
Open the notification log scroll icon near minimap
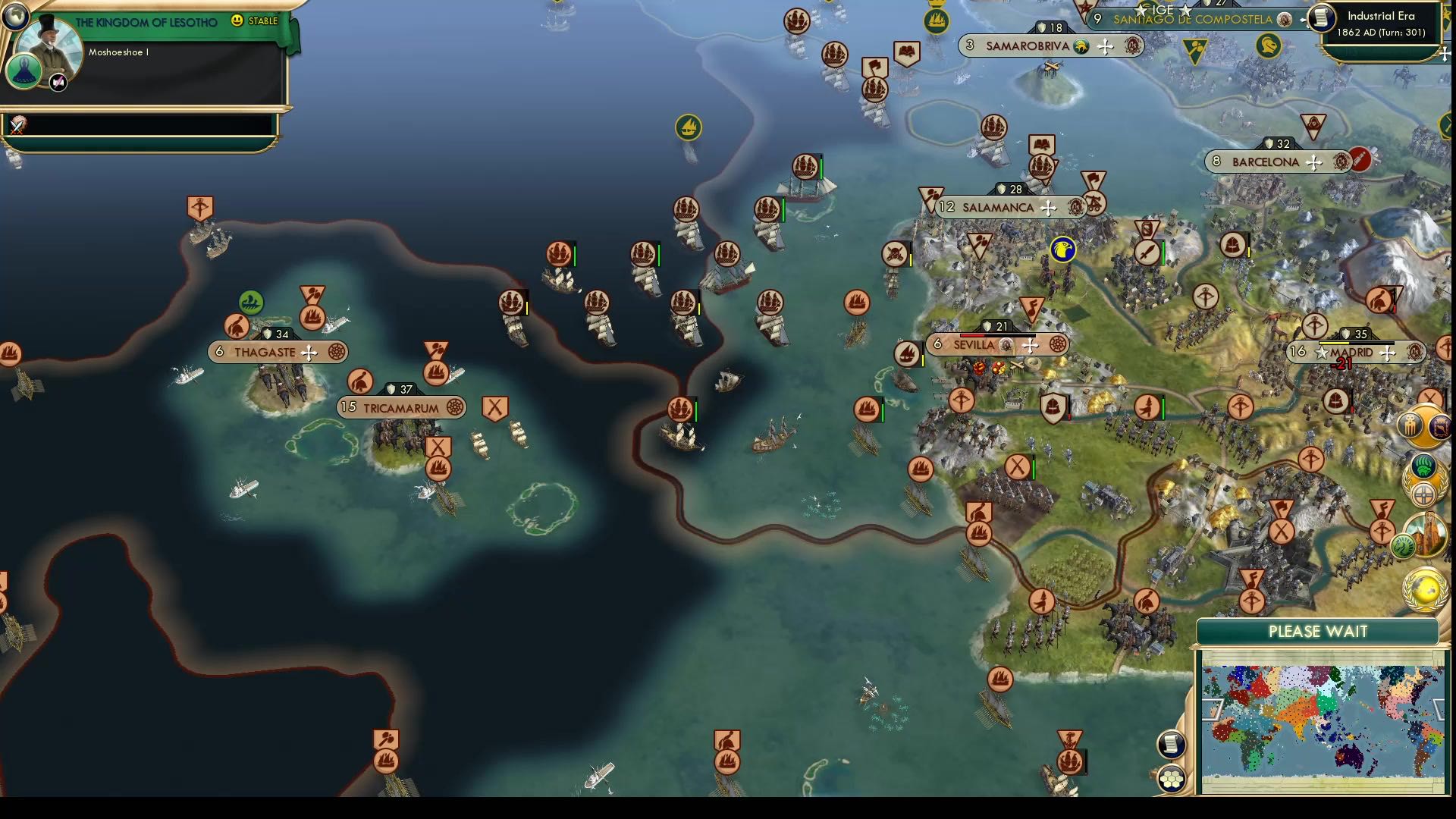click(x=1170, y=744)
